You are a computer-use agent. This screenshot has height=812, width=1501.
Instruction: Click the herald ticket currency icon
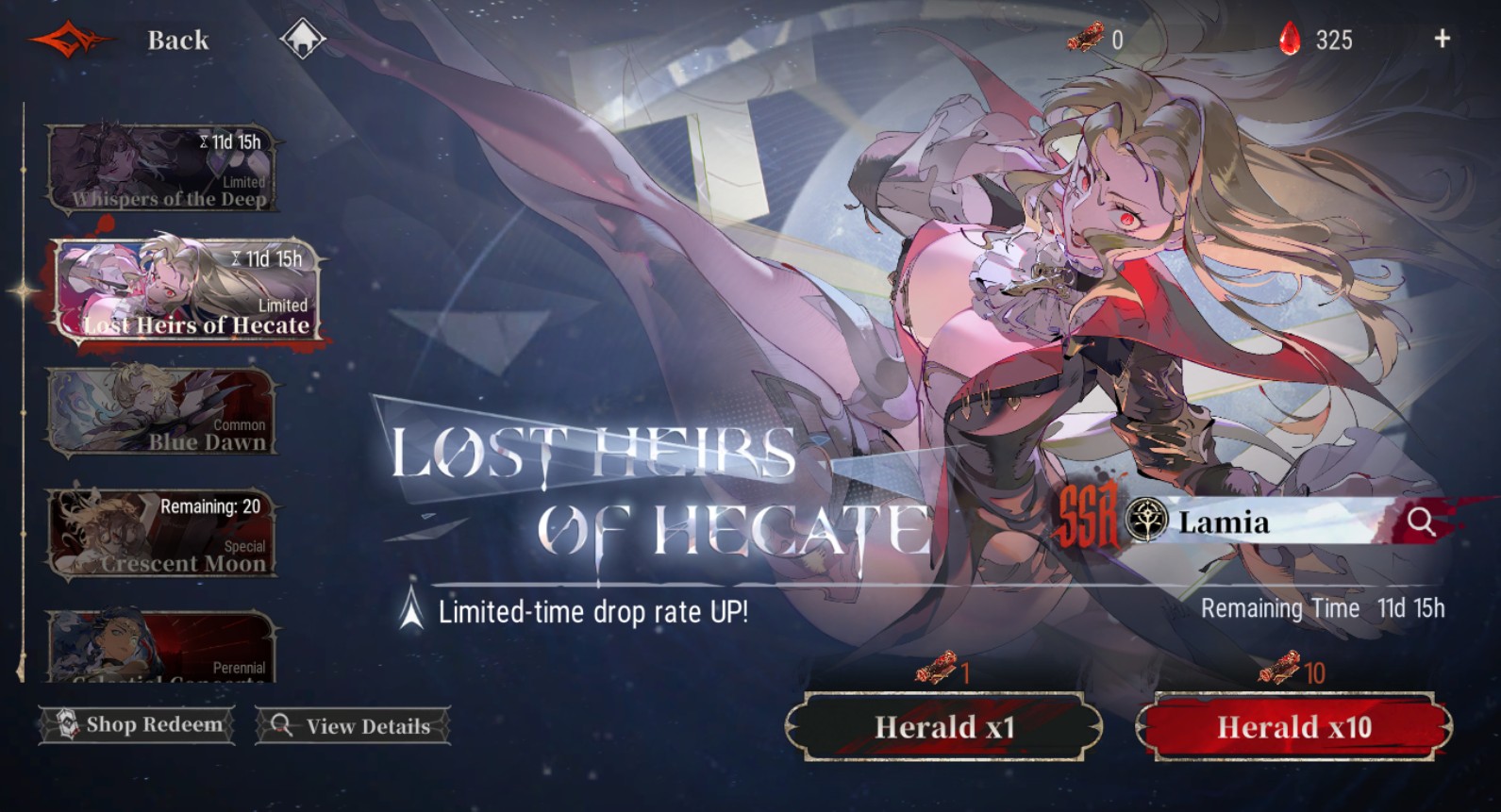click(x=1087, y=40)
